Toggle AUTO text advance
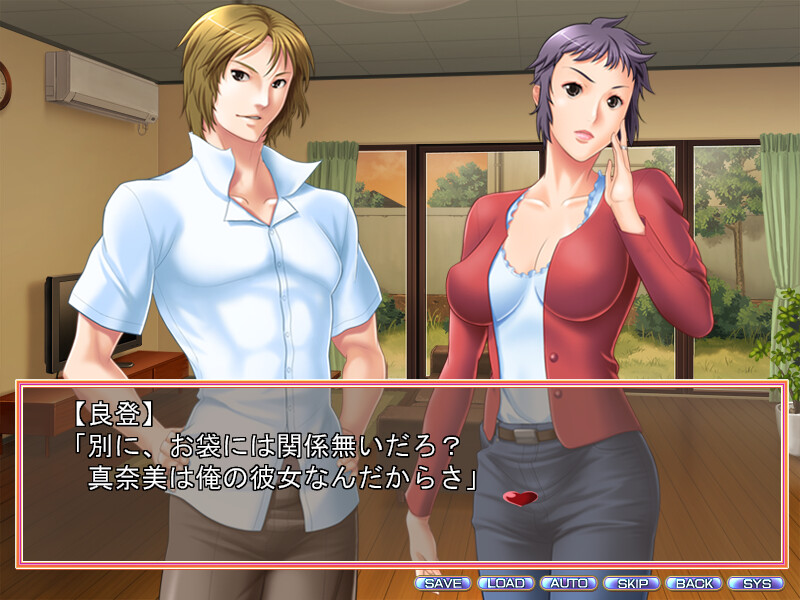Screen dimensions: 800x600 (x=568, y=583)
